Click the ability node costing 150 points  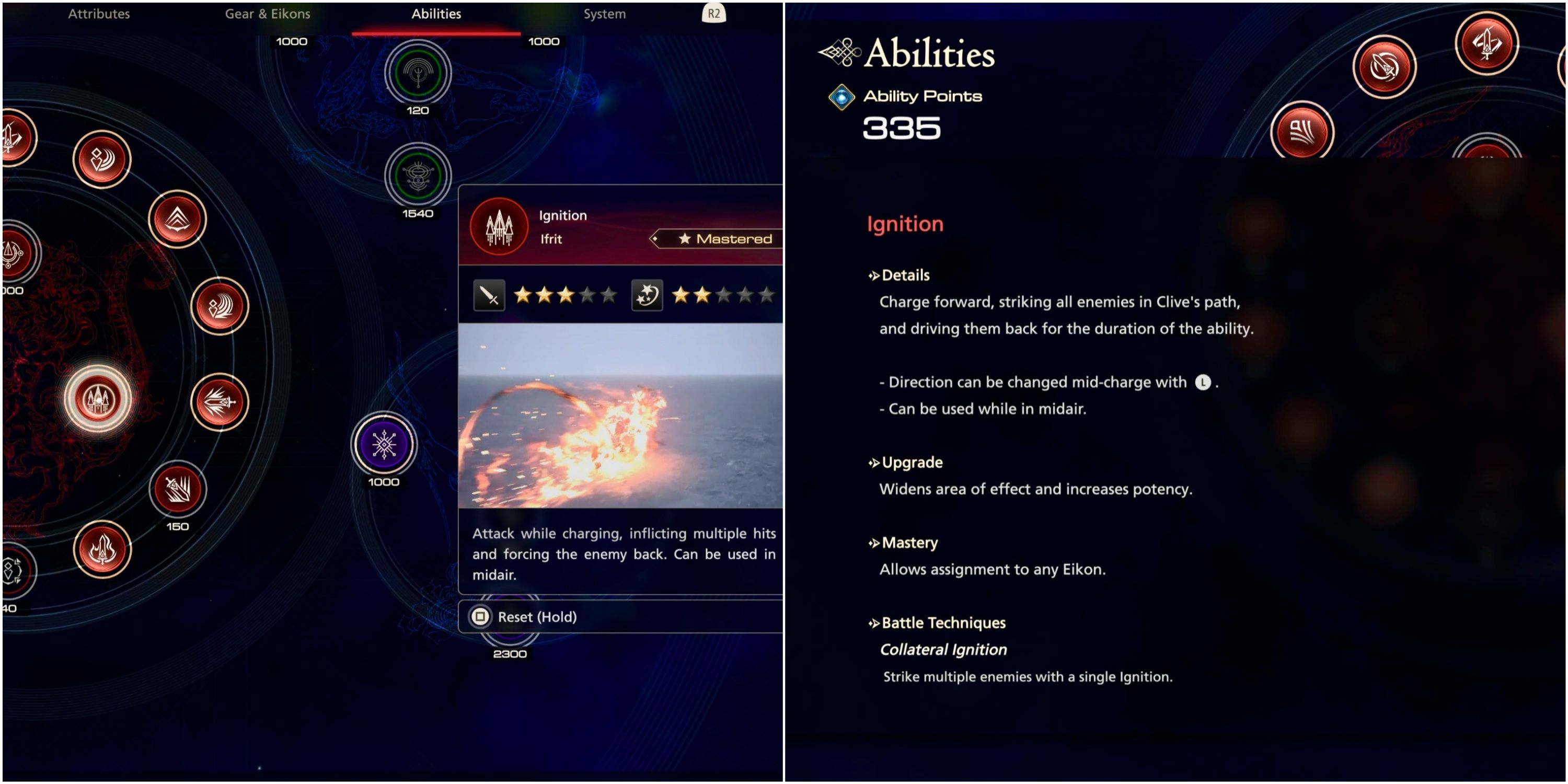pos(177,490)
